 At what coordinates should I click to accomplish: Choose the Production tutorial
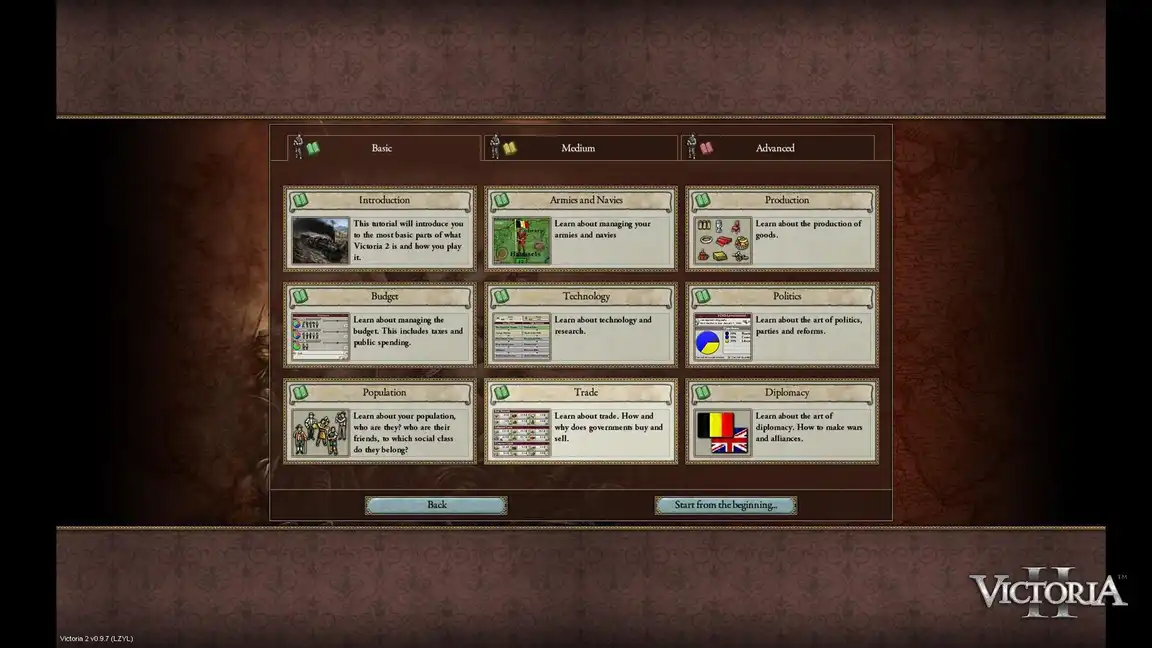pos(782,228)
